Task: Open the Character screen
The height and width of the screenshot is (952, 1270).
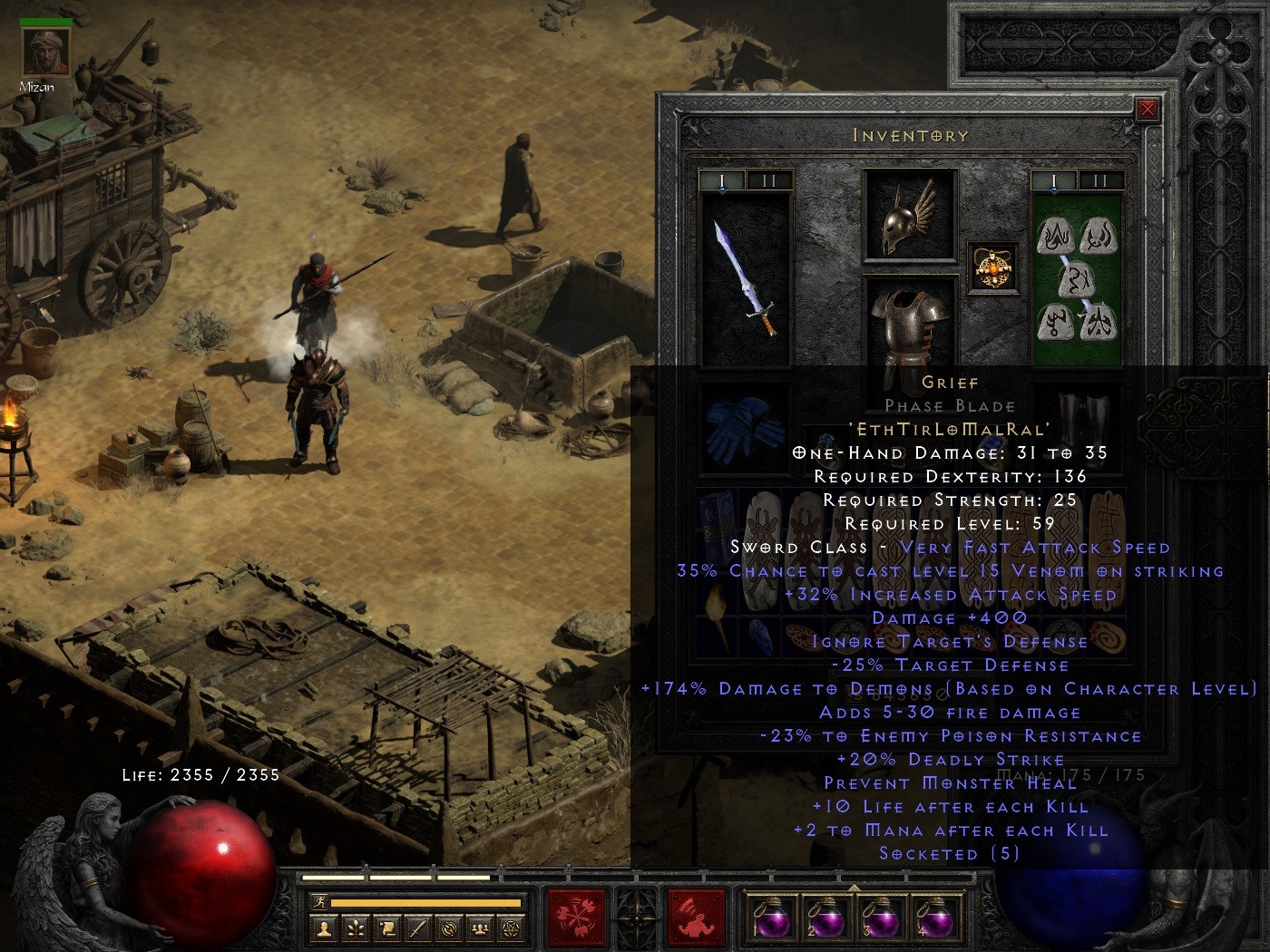Action: coord(322,928)
